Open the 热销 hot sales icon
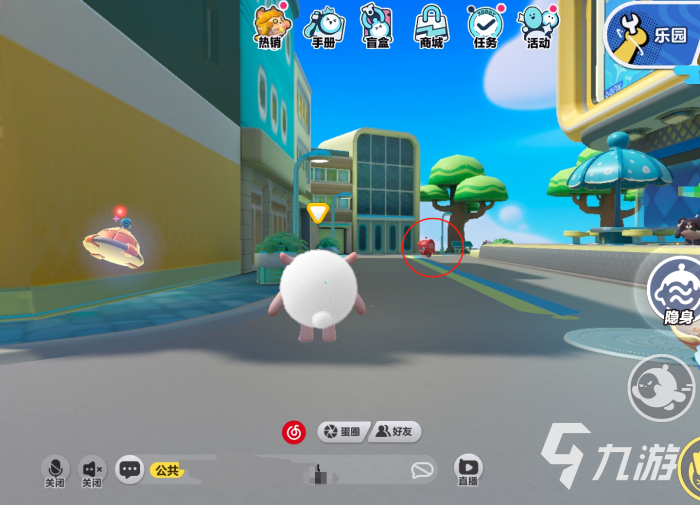Viewport: 700px width, 505px height. [x=270, y=26]
